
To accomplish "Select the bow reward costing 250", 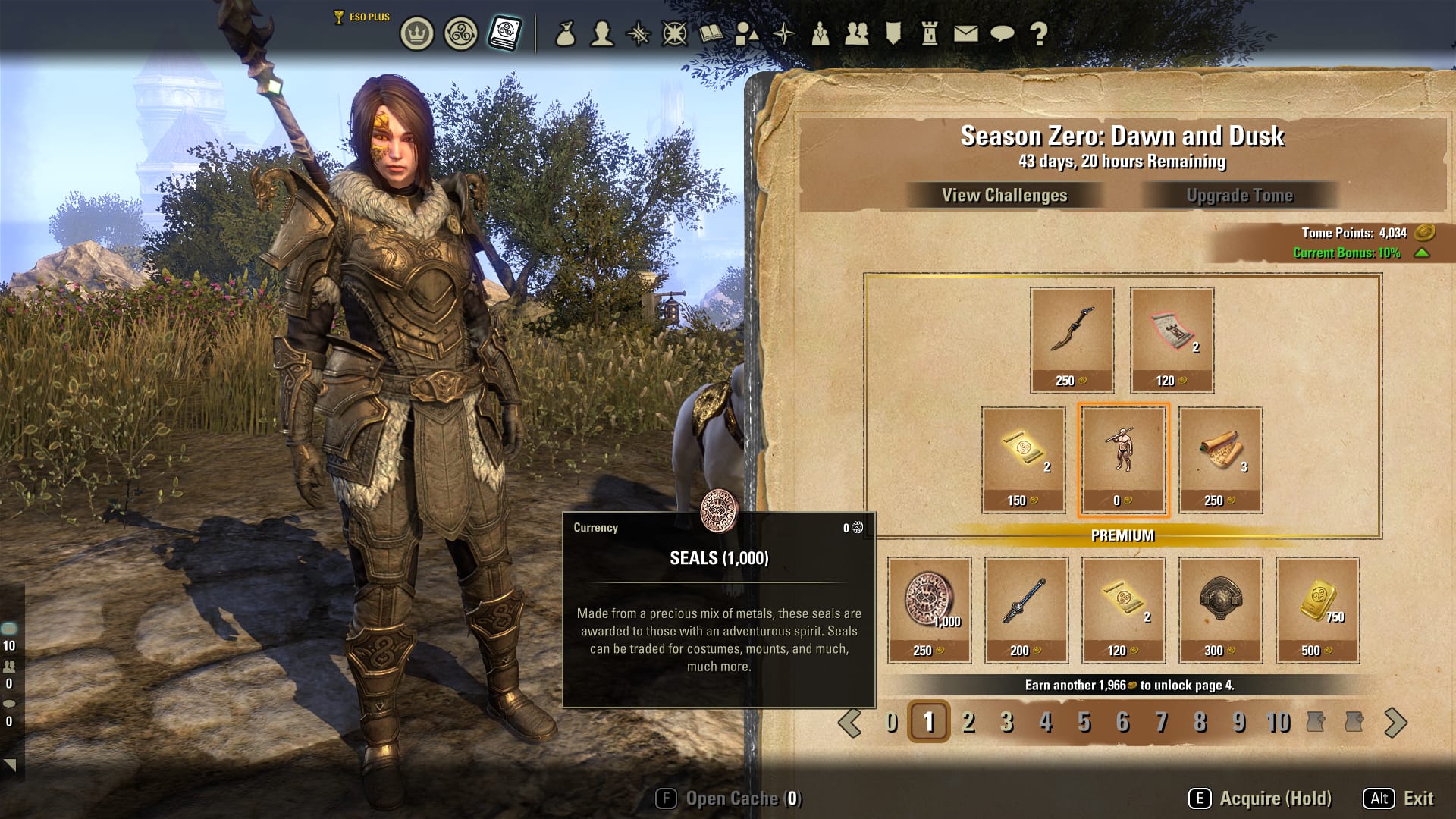I will [x=1072, y=339].
